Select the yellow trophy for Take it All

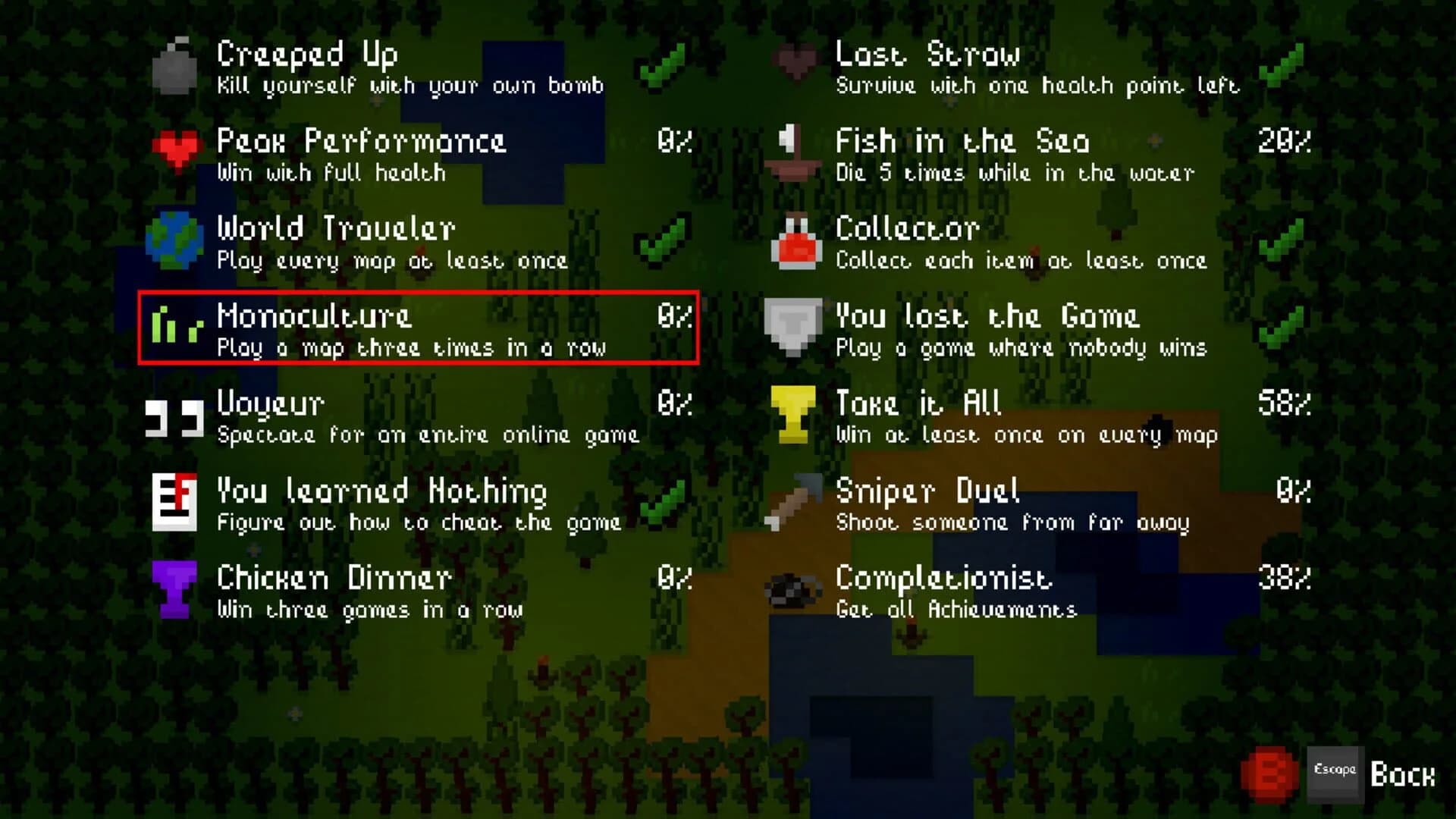[x=792, y=413]
